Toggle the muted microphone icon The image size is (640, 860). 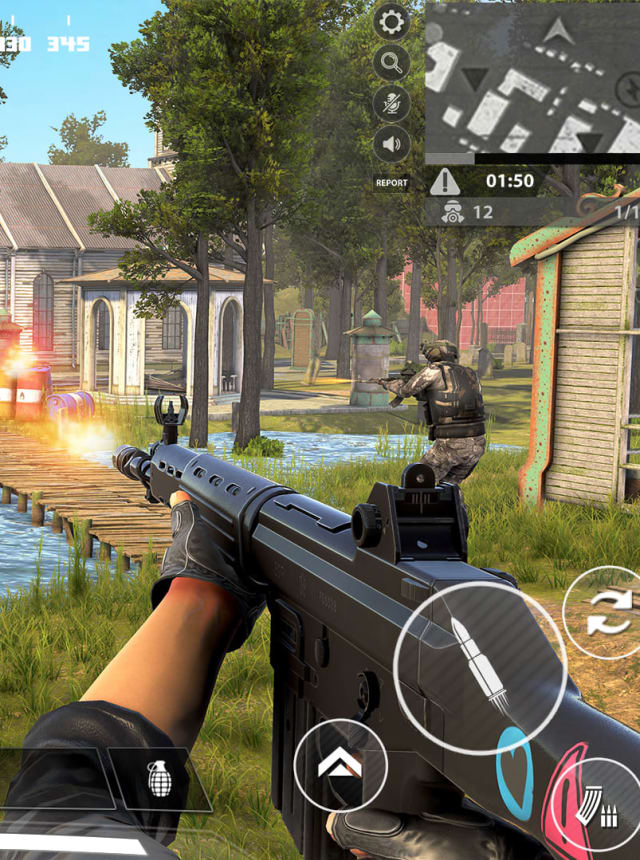(x=391, y=104)
